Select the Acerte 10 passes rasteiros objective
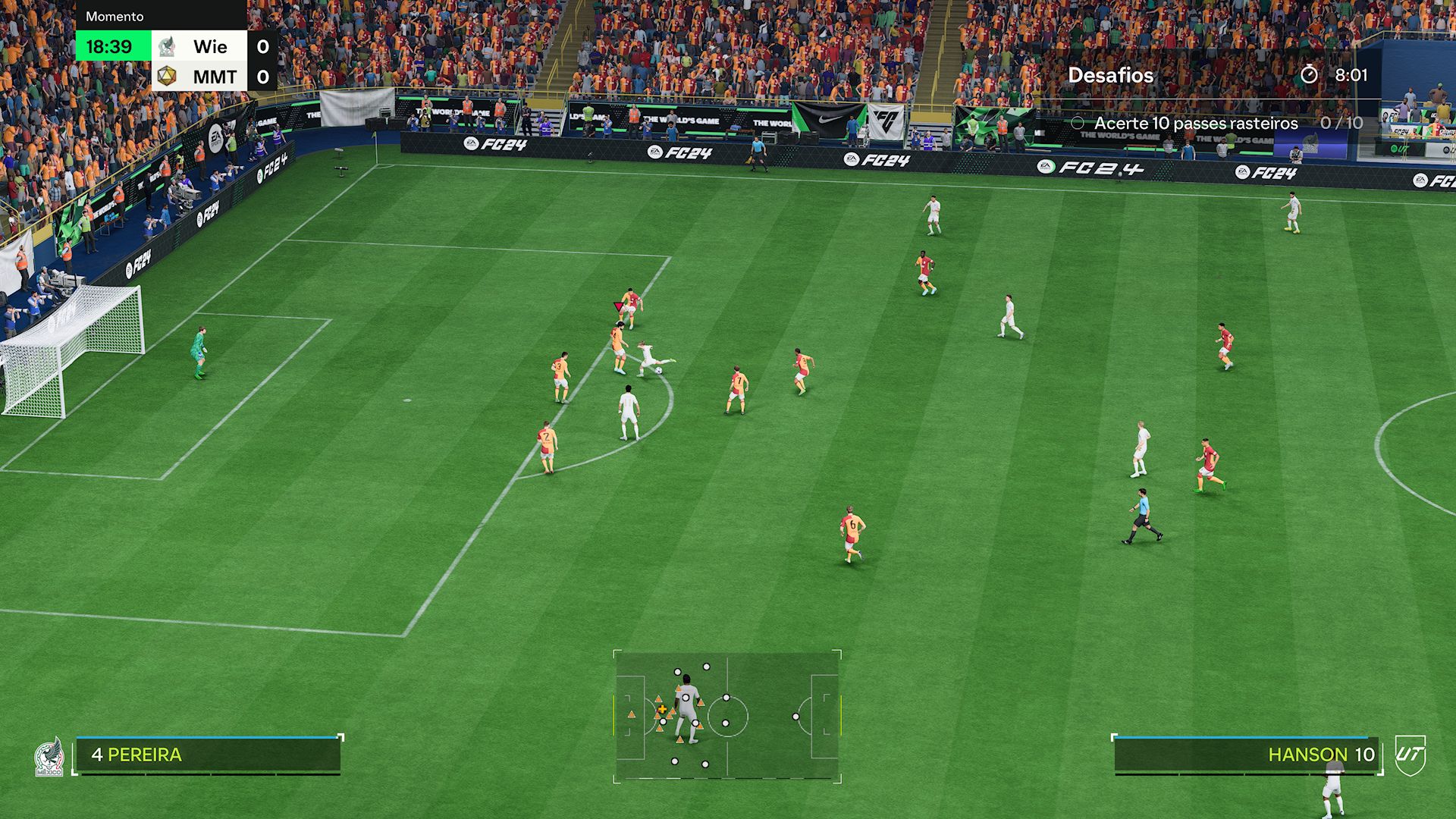This screenshot has width=1456, height=819. click(1196, 123)
